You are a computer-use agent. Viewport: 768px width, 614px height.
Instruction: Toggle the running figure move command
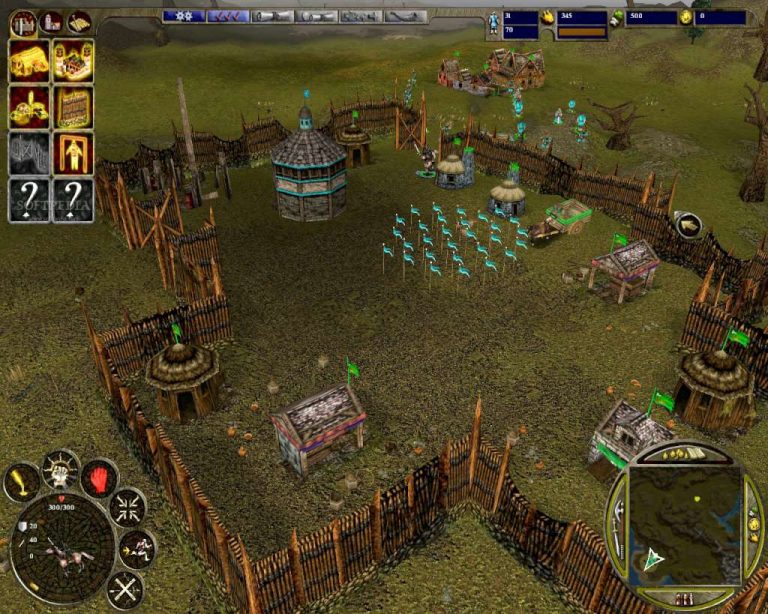coord(137,548)
